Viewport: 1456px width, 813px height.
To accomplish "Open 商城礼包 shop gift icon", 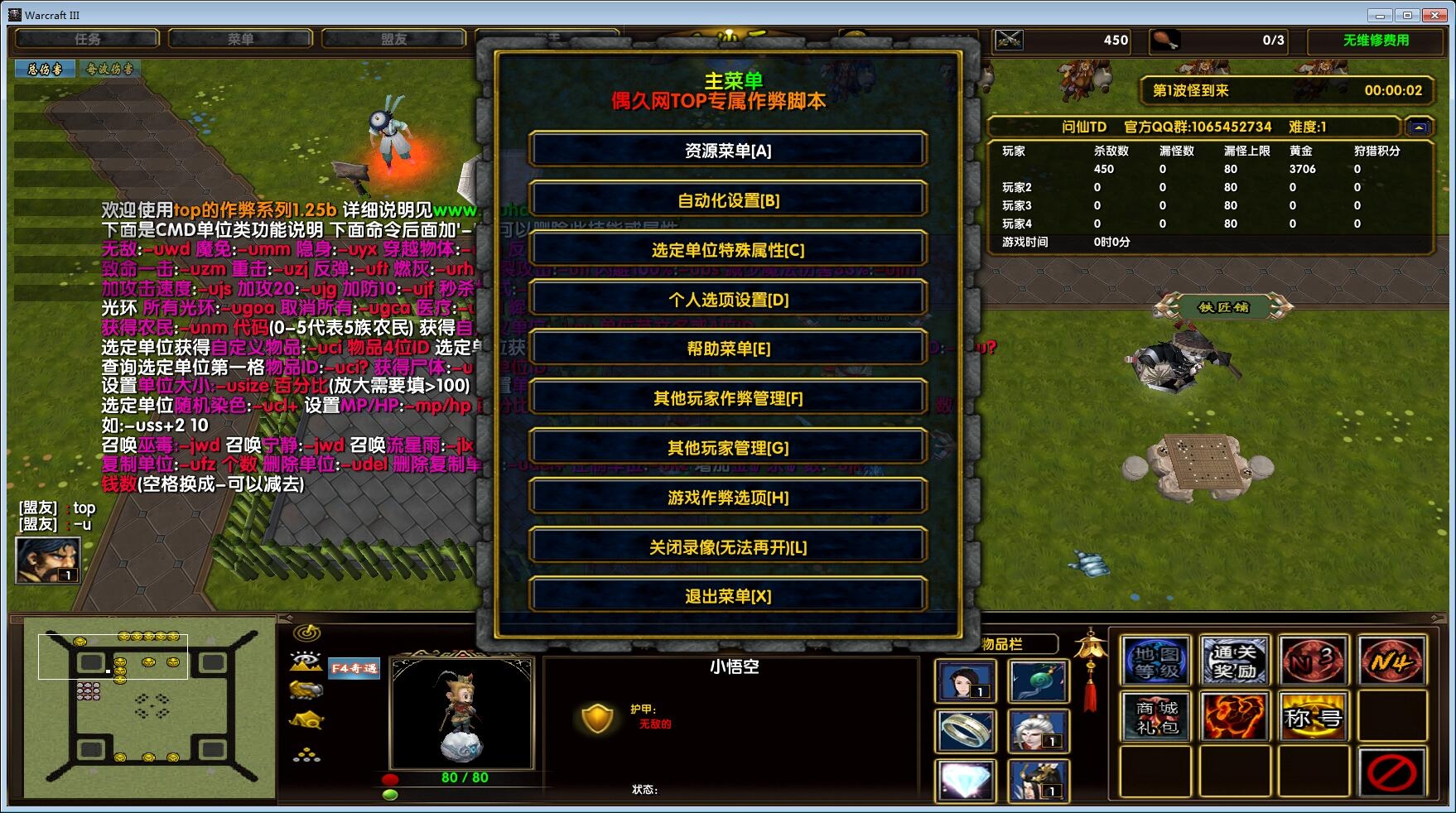I will point(1156,717).
